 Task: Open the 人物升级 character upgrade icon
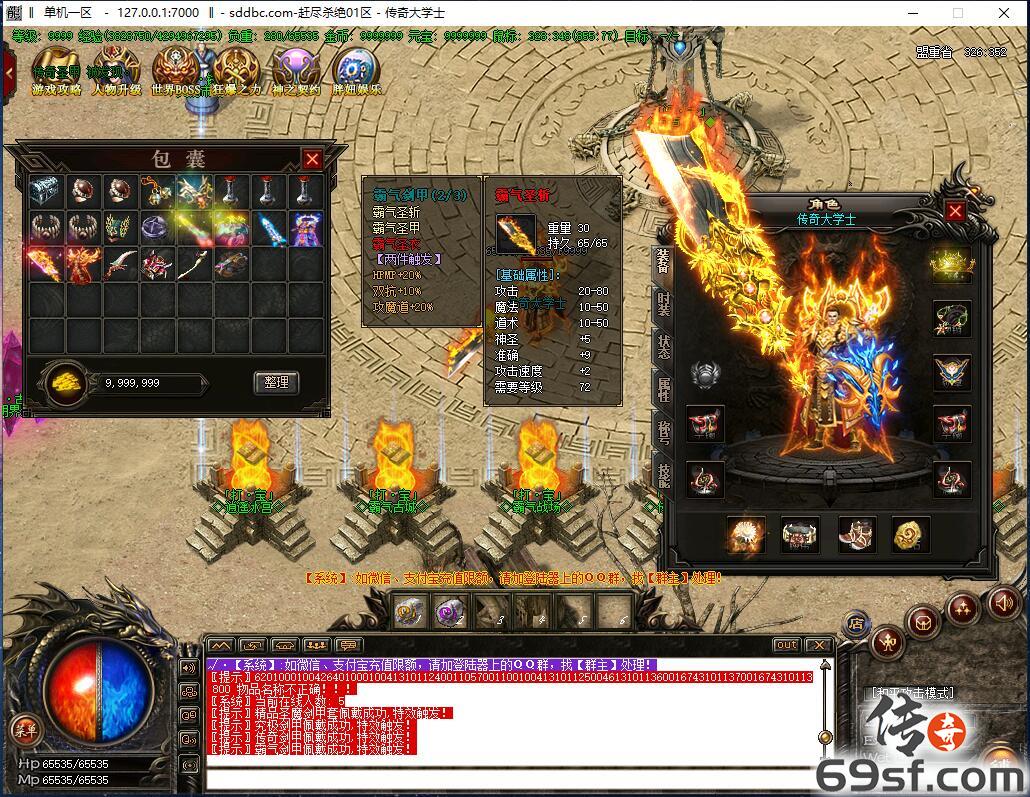[115, 71]
